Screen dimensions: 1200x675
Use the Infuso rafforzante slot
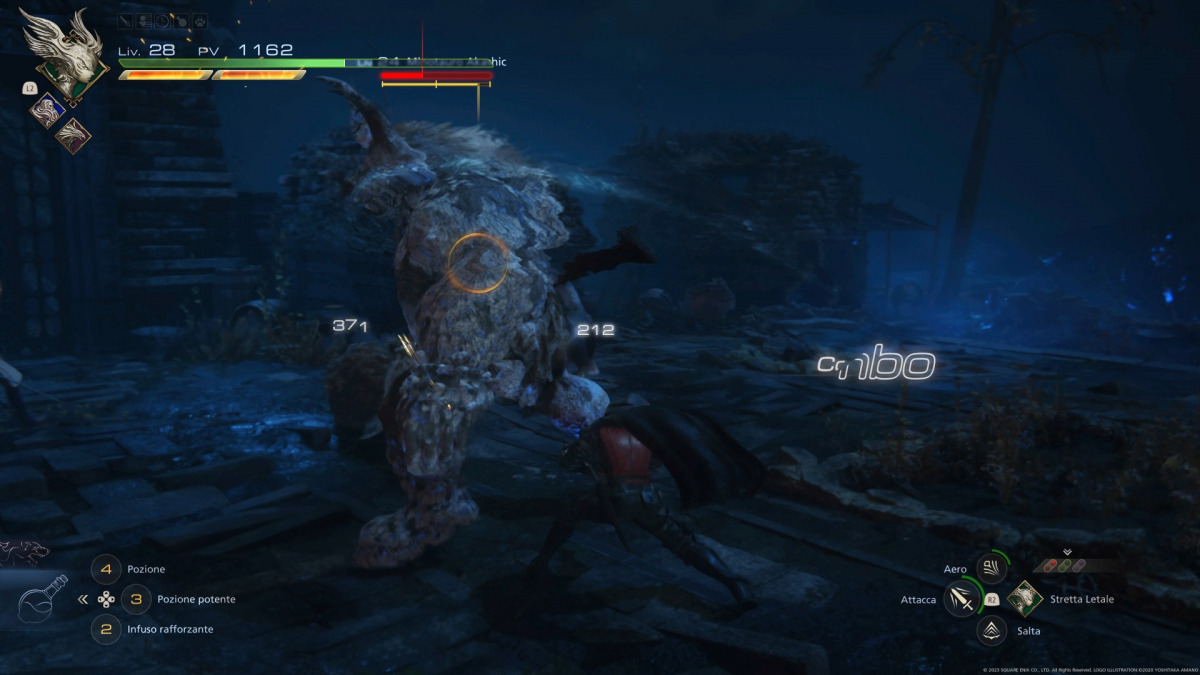(x=105, y=629)
